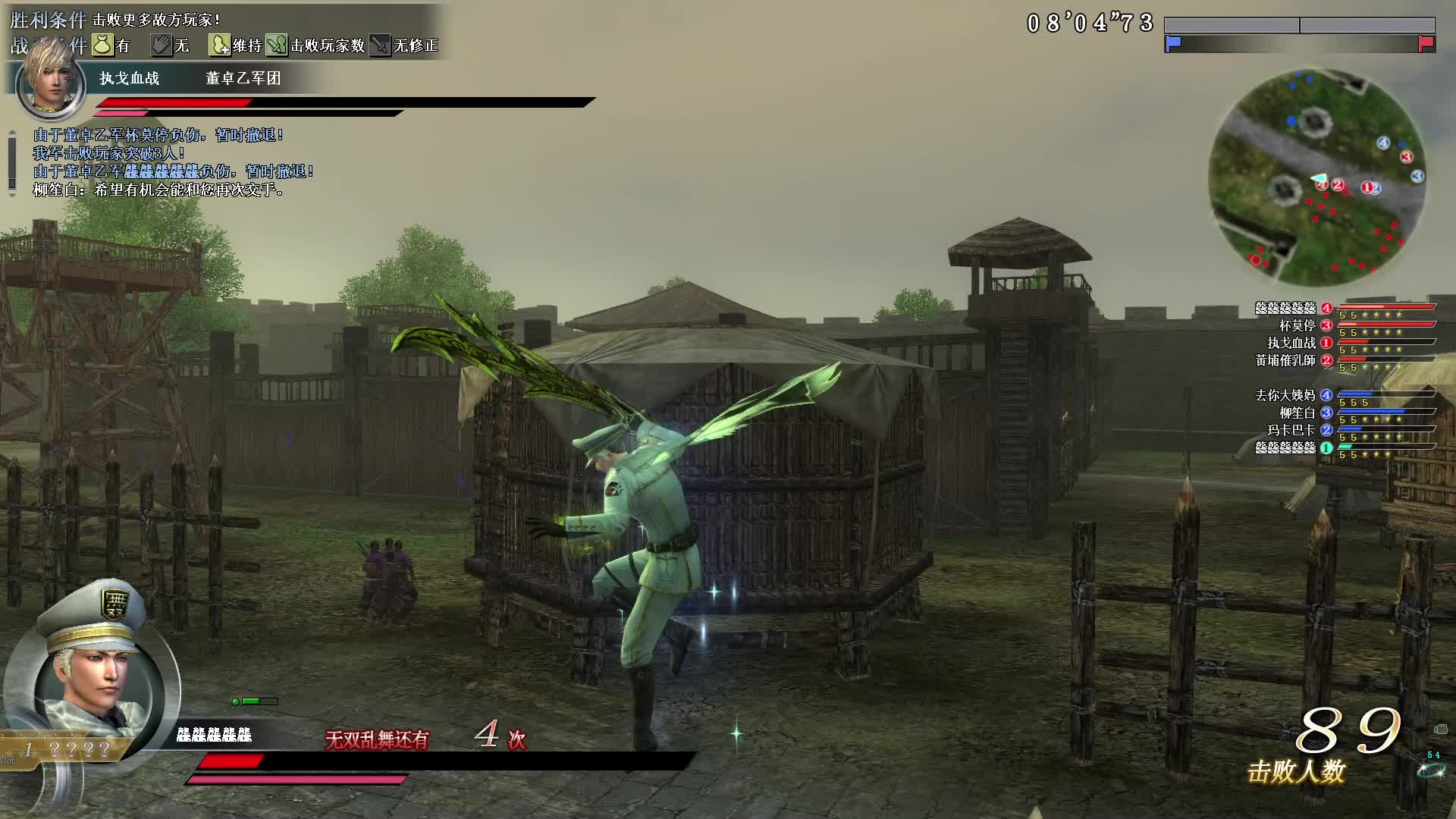
Task: Select the item pouch battle condition icon
Action: (x=102, y=45)
